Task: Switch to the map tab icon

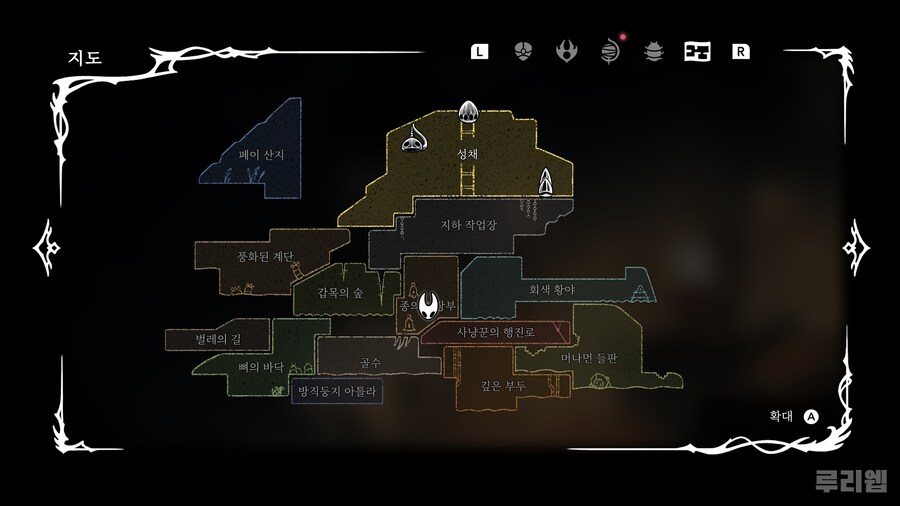Action: coord(697,51)
